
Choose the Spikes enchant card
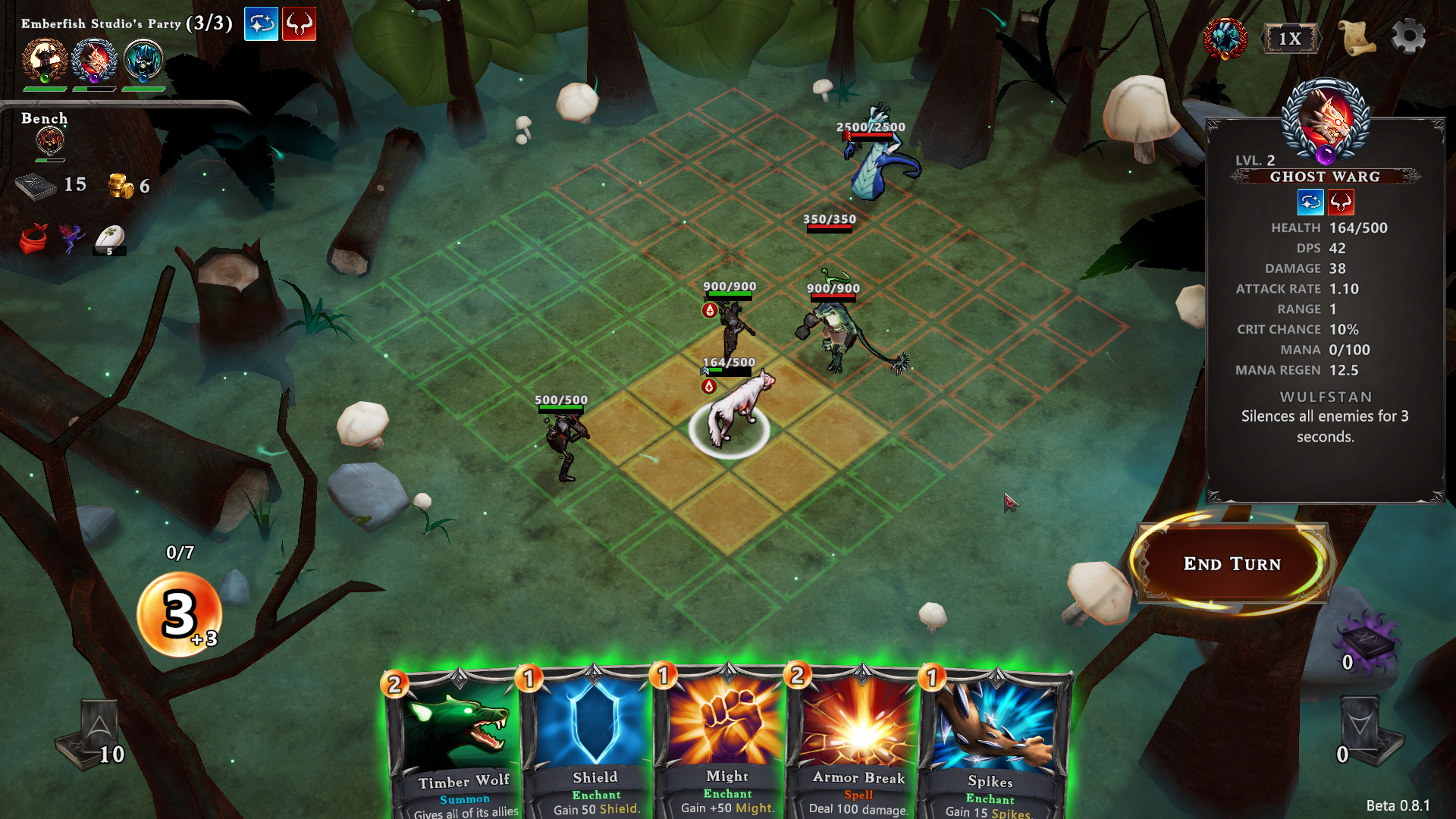[990, 743]
